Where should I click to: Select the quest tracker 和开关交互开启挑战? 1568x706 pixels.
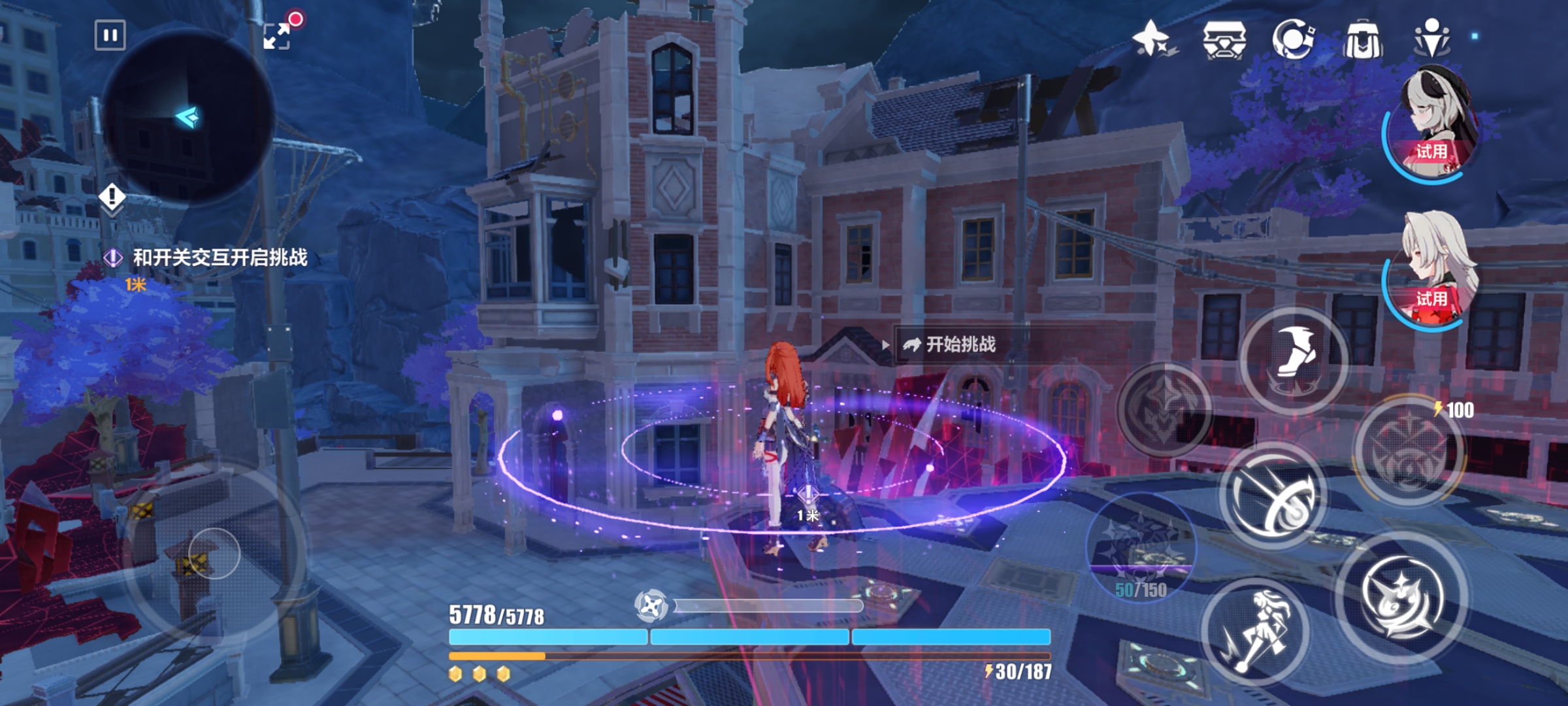[220, 258]
